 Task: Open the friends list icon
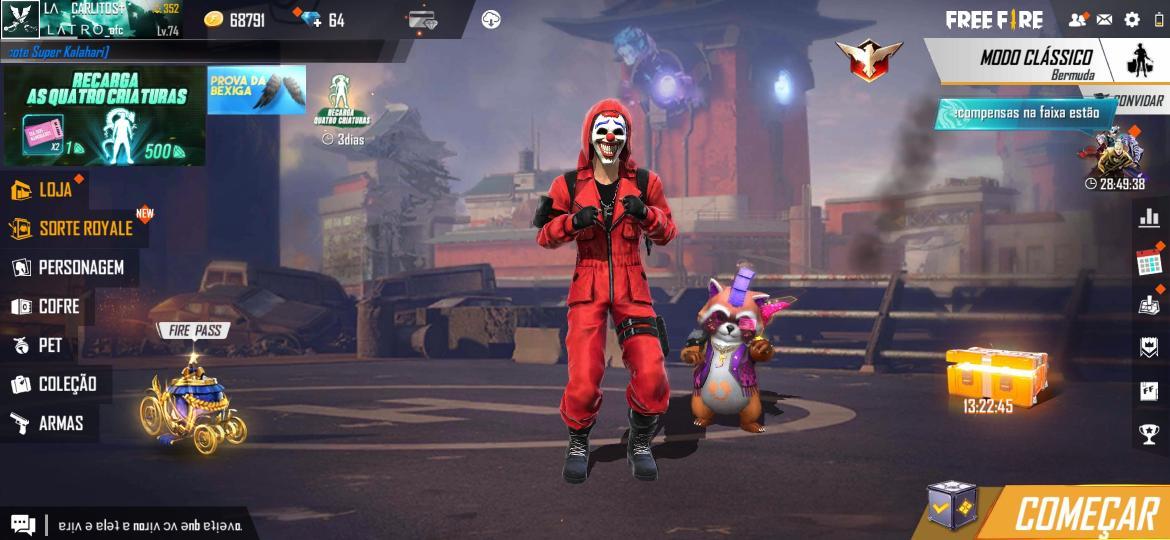(x=1077, y=19)
